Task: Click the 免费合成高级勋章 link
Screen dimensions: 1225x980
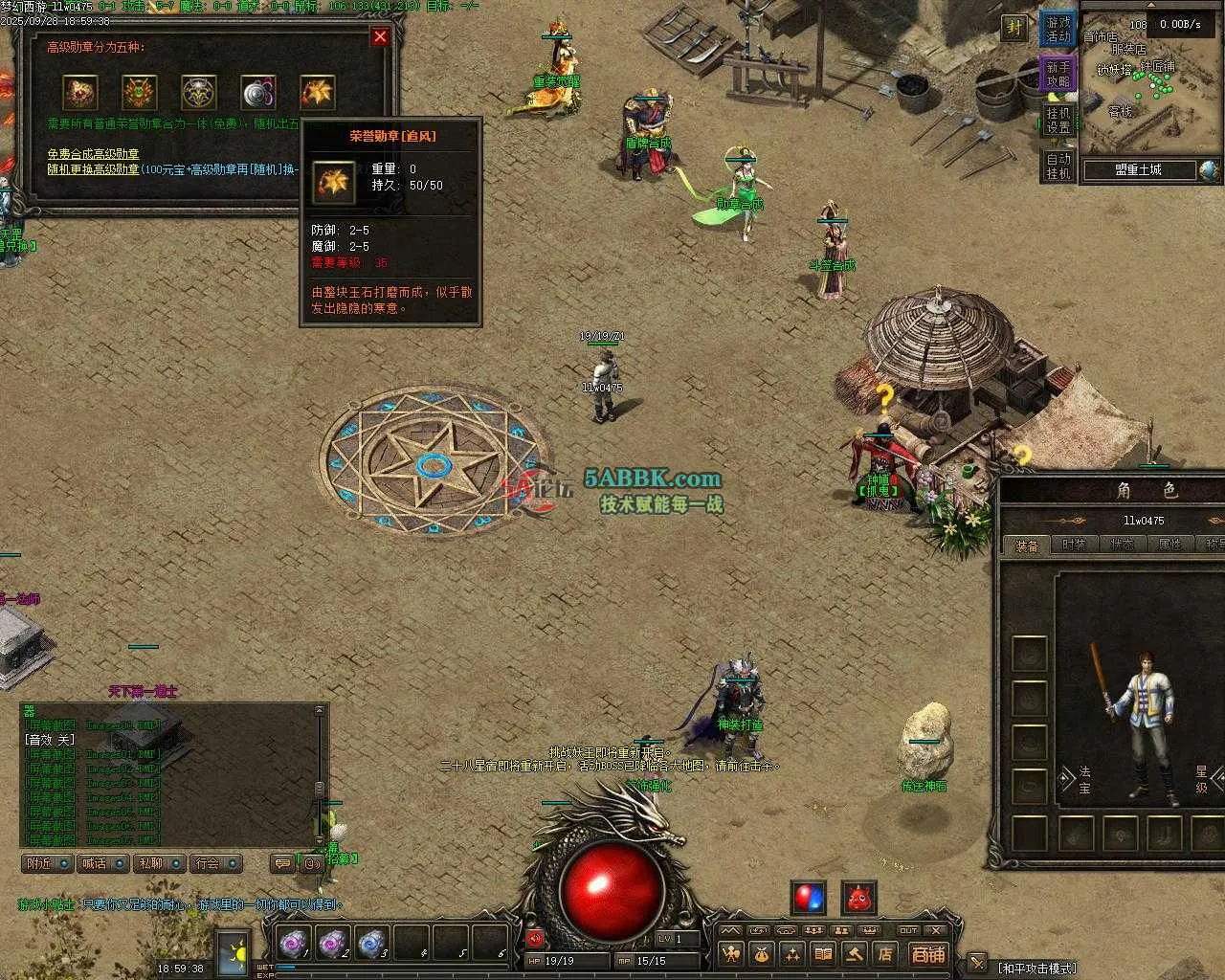Action: coord(93,154)
